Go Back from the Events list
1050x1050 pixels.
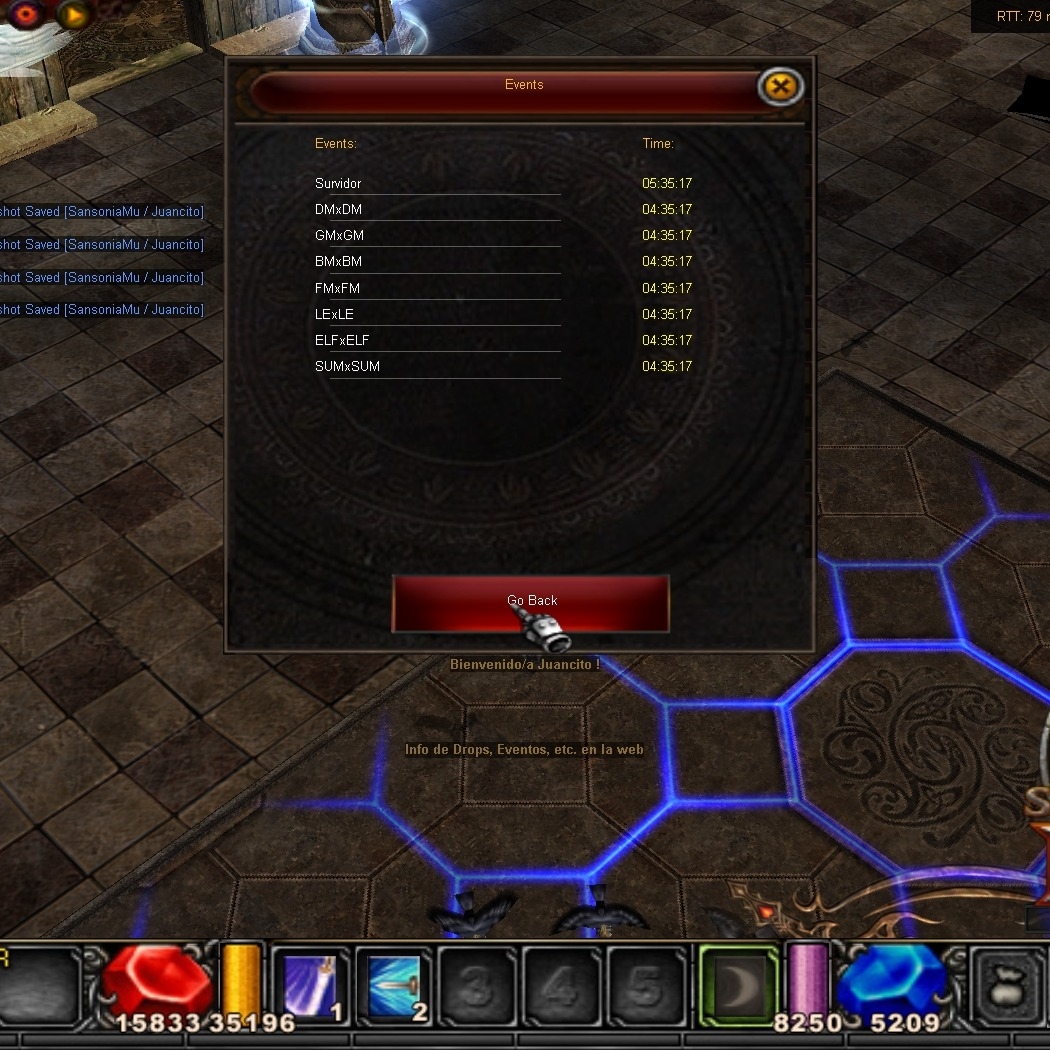(x=530, y=602)
